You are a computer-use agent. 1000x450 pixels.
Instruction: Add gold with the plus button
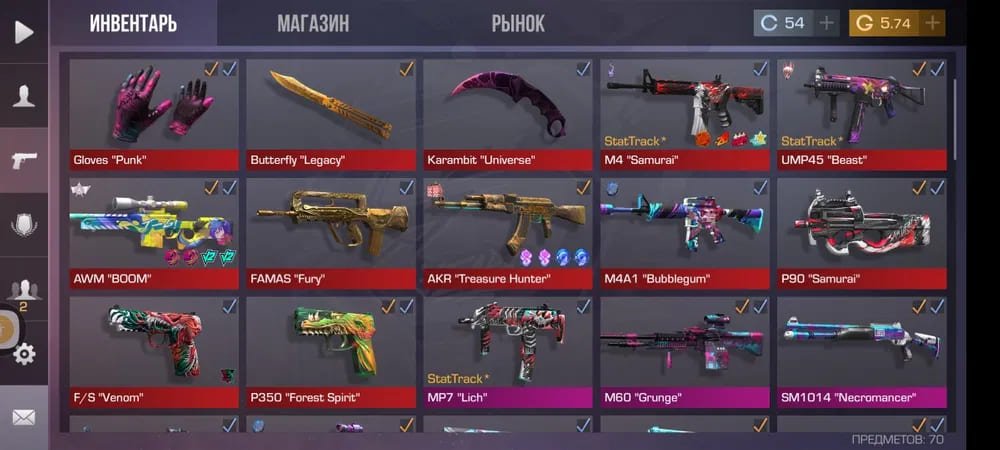coord(932,23)
